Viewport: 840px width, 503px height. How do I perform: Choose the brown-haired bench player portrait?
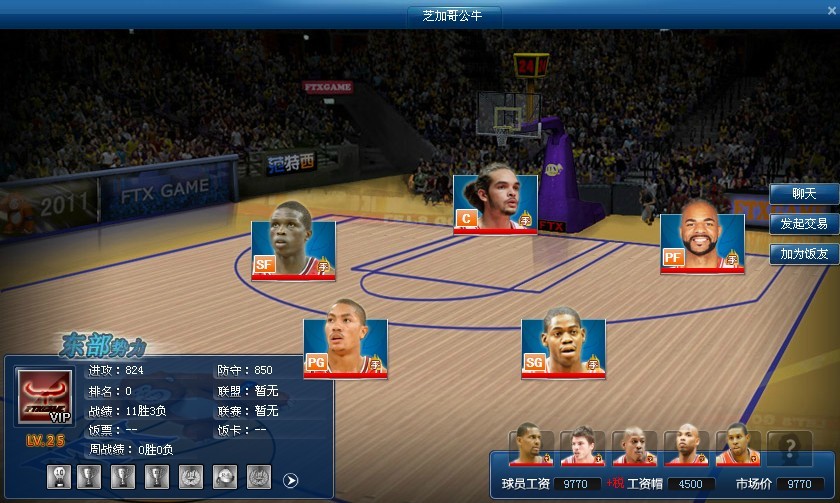point(582,447)
